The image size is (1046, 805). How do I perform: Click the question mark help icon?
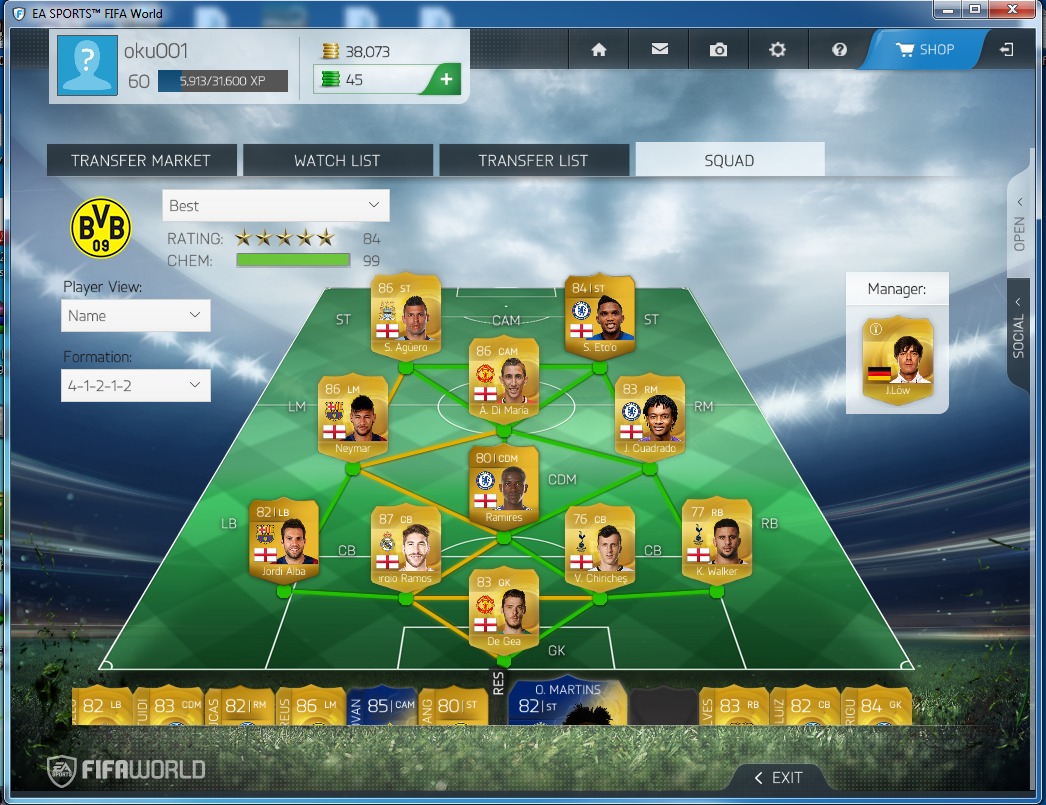839,50
